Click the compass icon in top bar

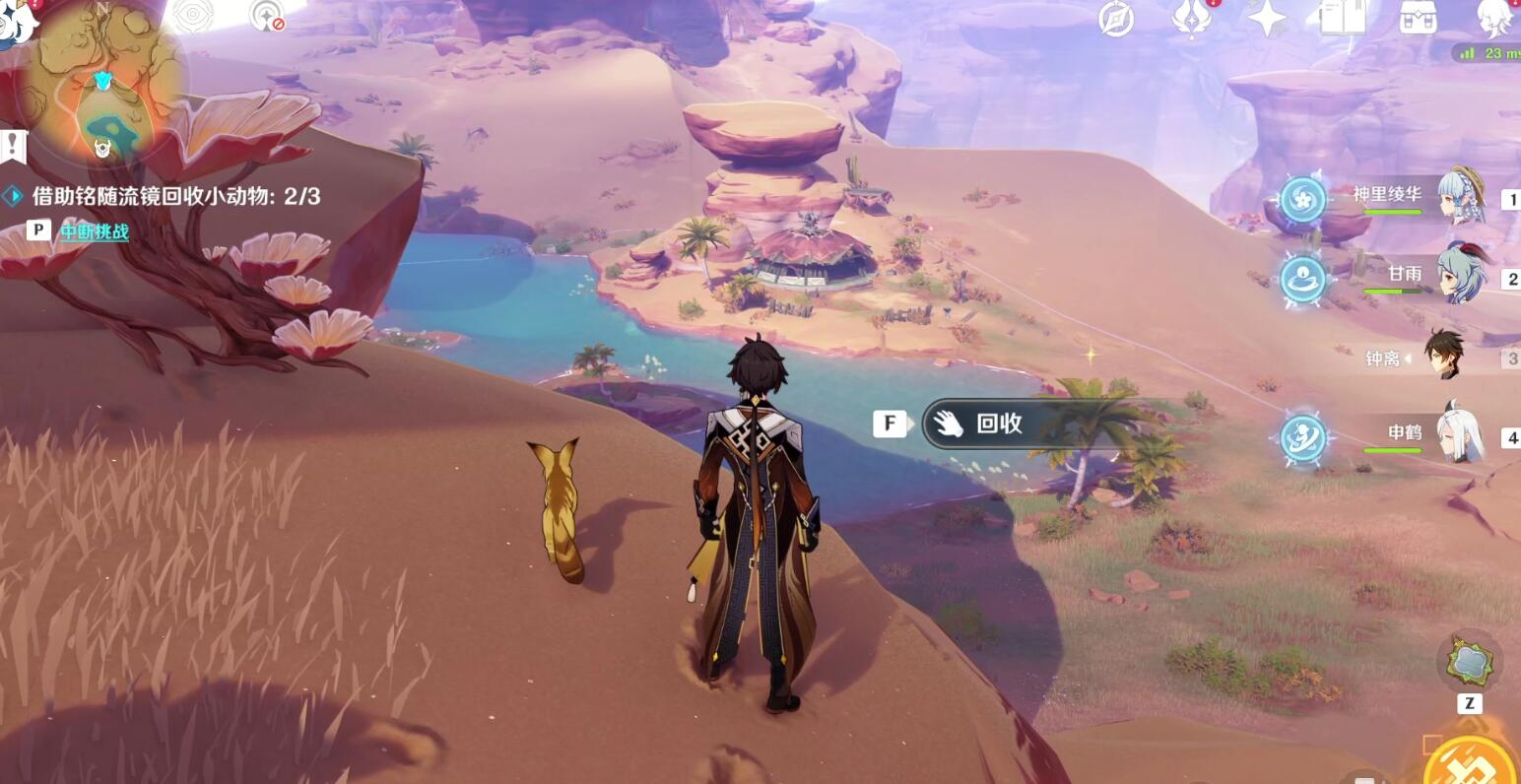pyautogui.click(x=1116, y=19)
